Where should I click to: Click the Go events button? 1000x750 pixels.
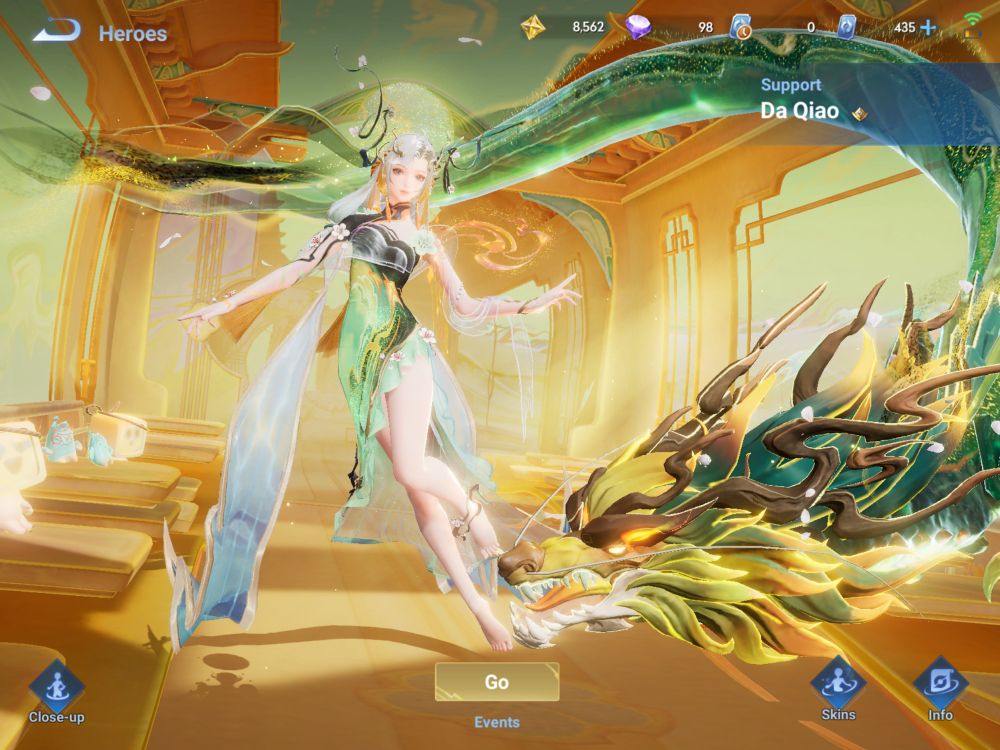pyautogui.click(x=496, y=682)
